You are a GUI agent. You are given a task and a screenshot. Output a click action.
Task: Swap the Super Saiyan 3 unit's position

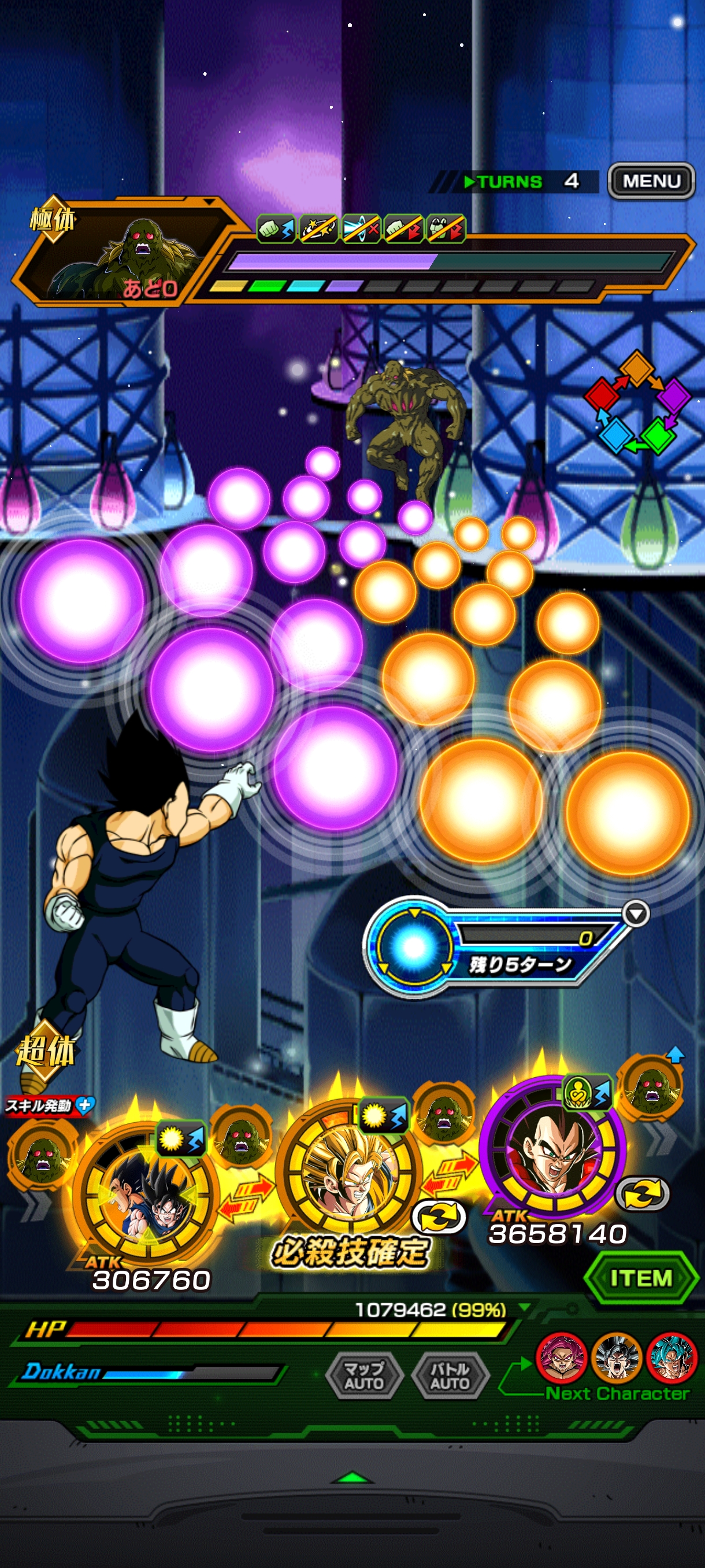[x=439, y=1217]
